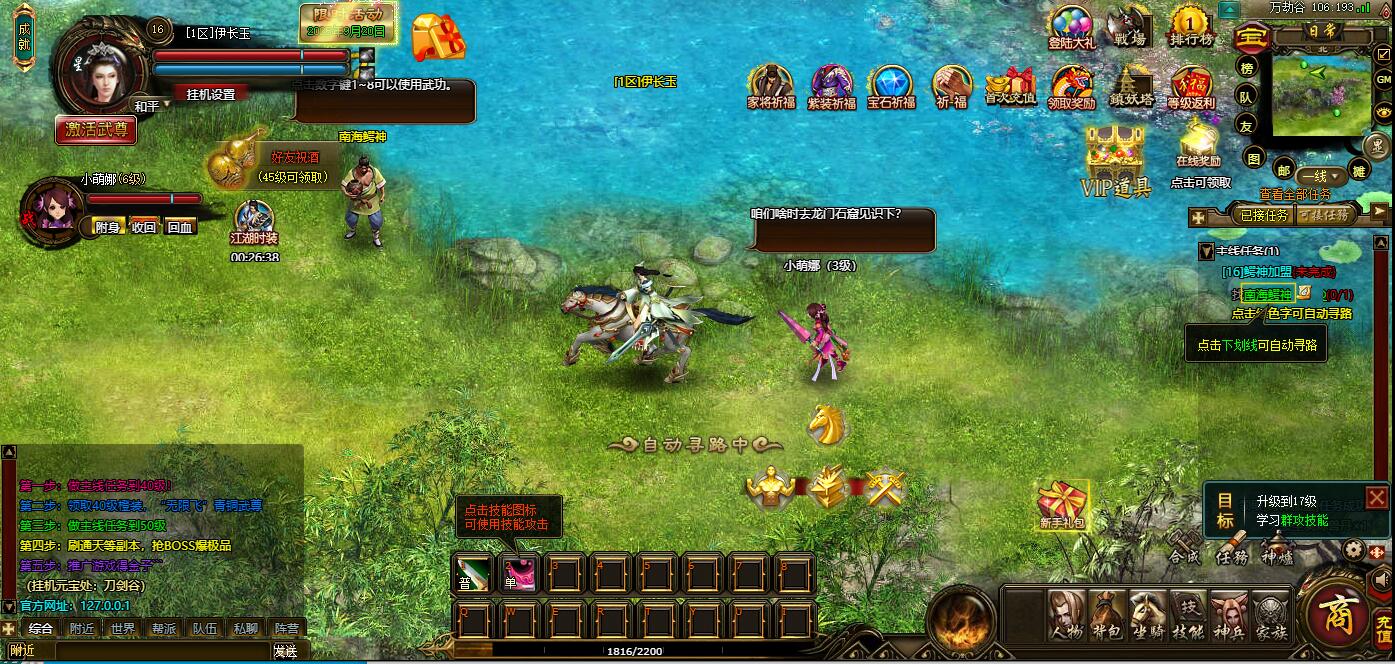This screenshot has width=1395, height=664.
Task: Open 挂机设置 auto-battle settings
Action: (210, 94)
